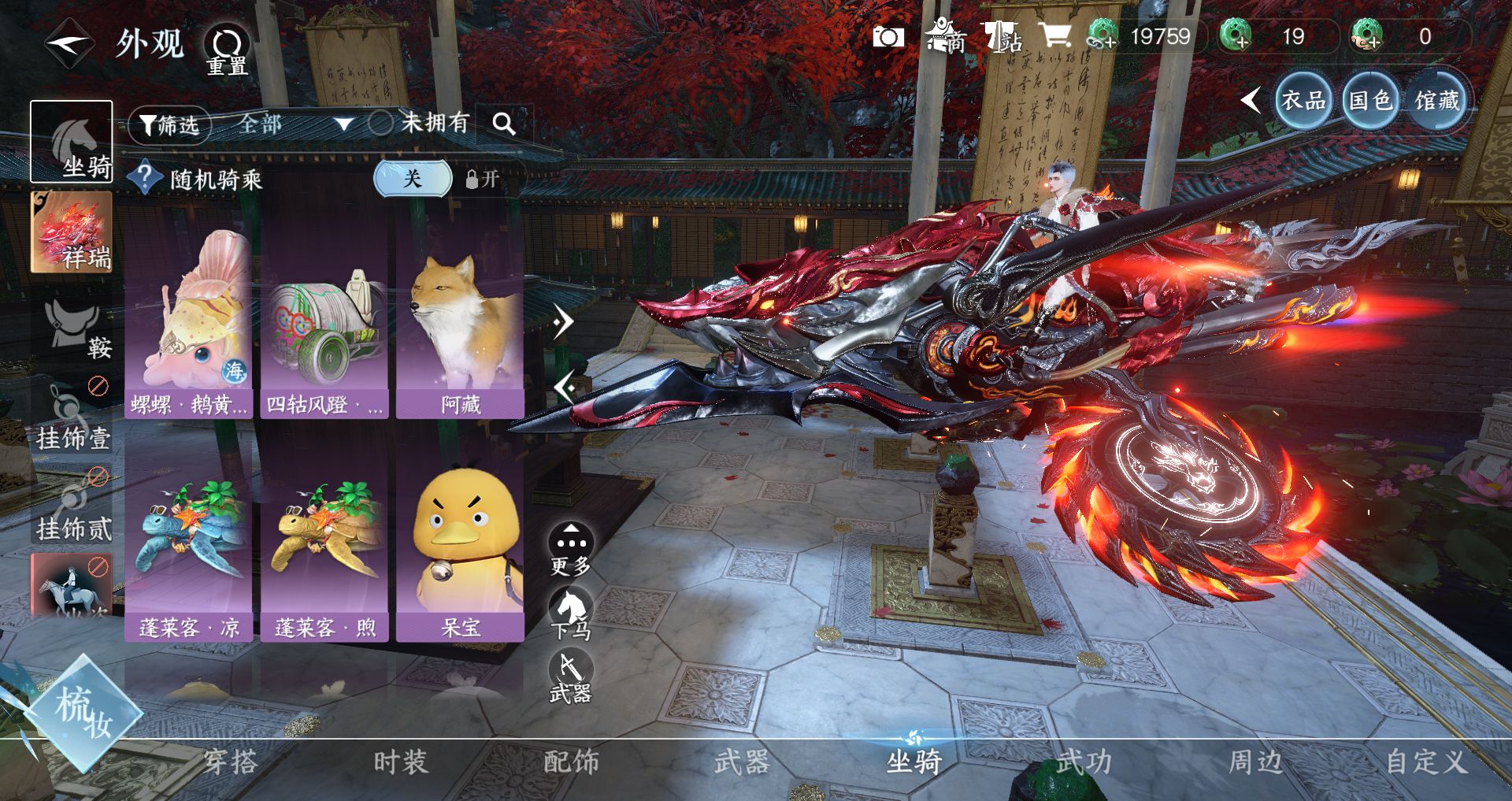The image size is (1512, 801).
Task: Open the 筛选 filter button
Action: [169, 124]
